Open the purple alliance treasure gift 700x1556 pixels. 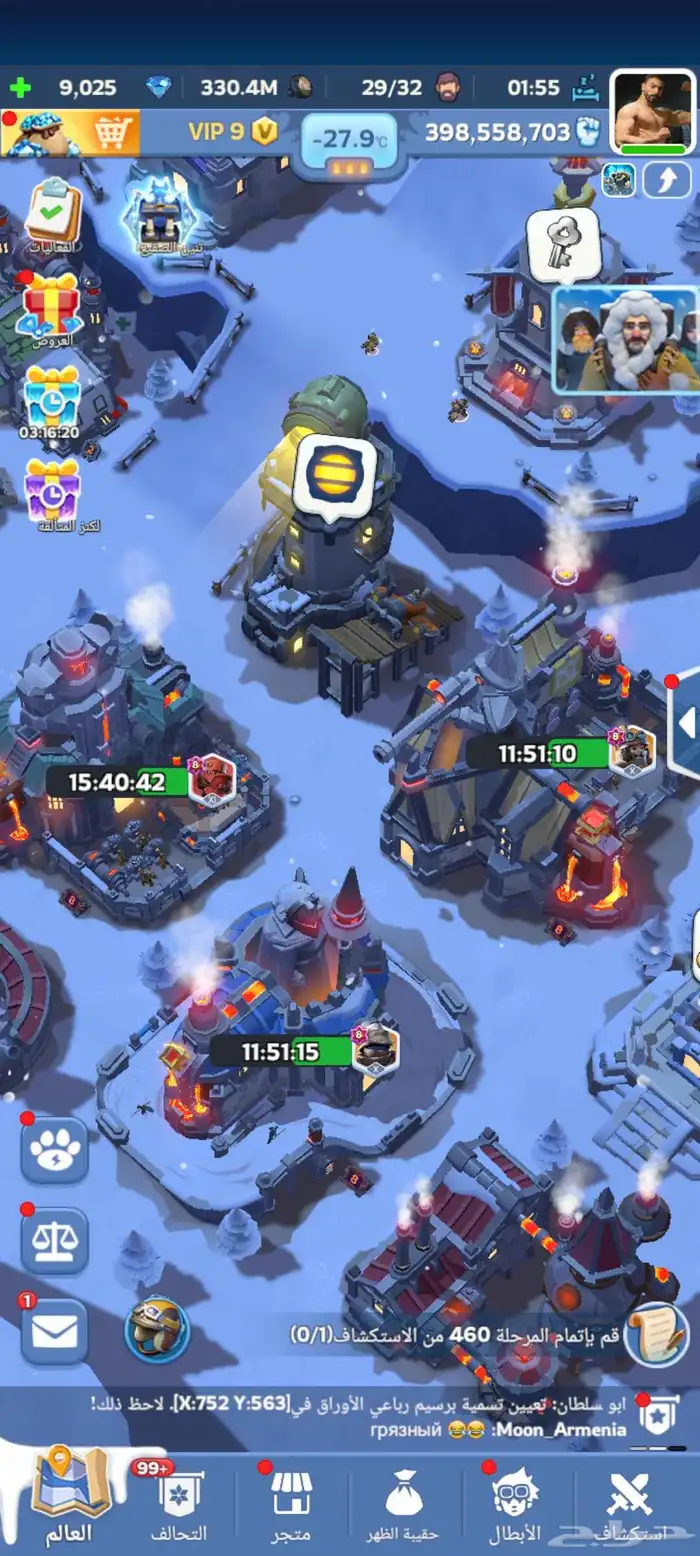click(x=52, y=490)
